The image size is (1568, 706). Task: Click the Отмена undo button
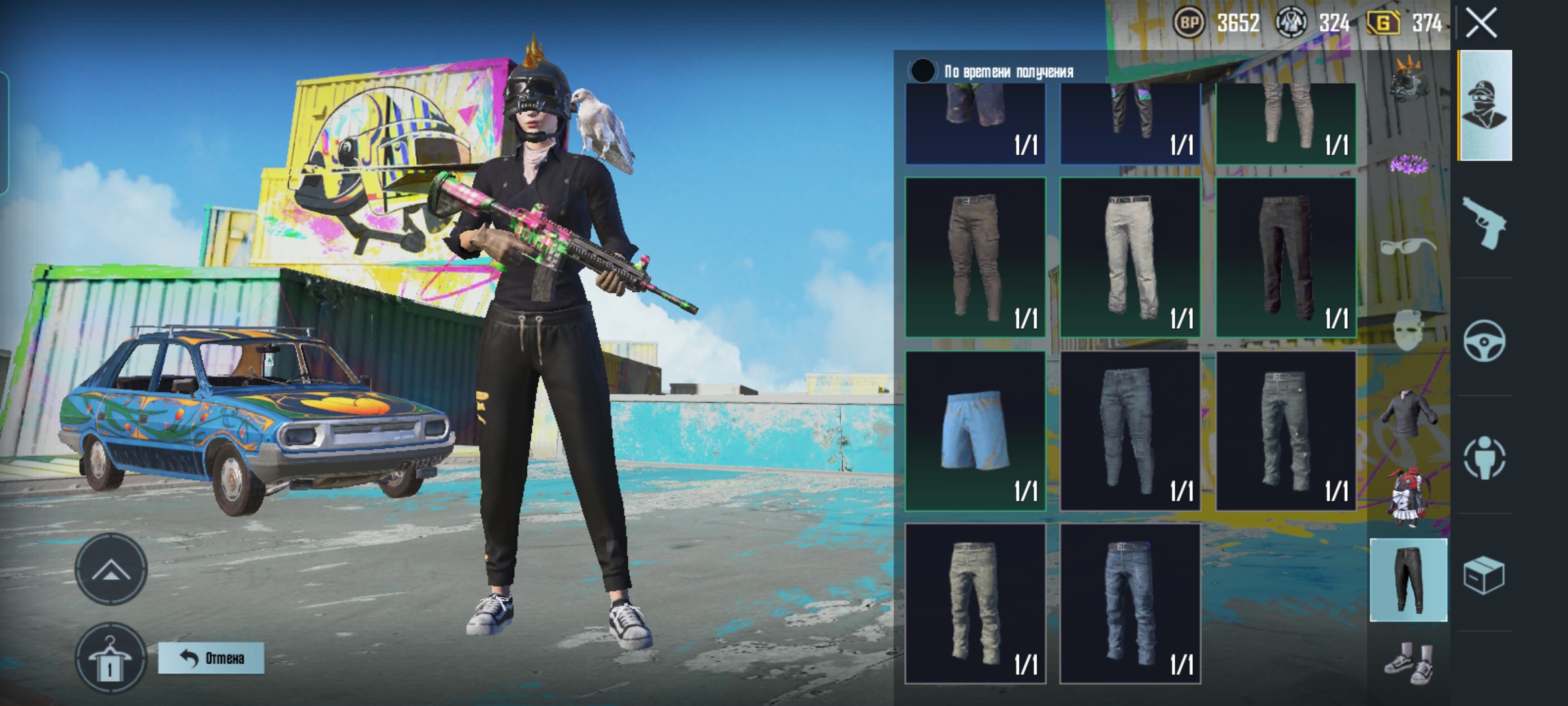pos(211,658)
